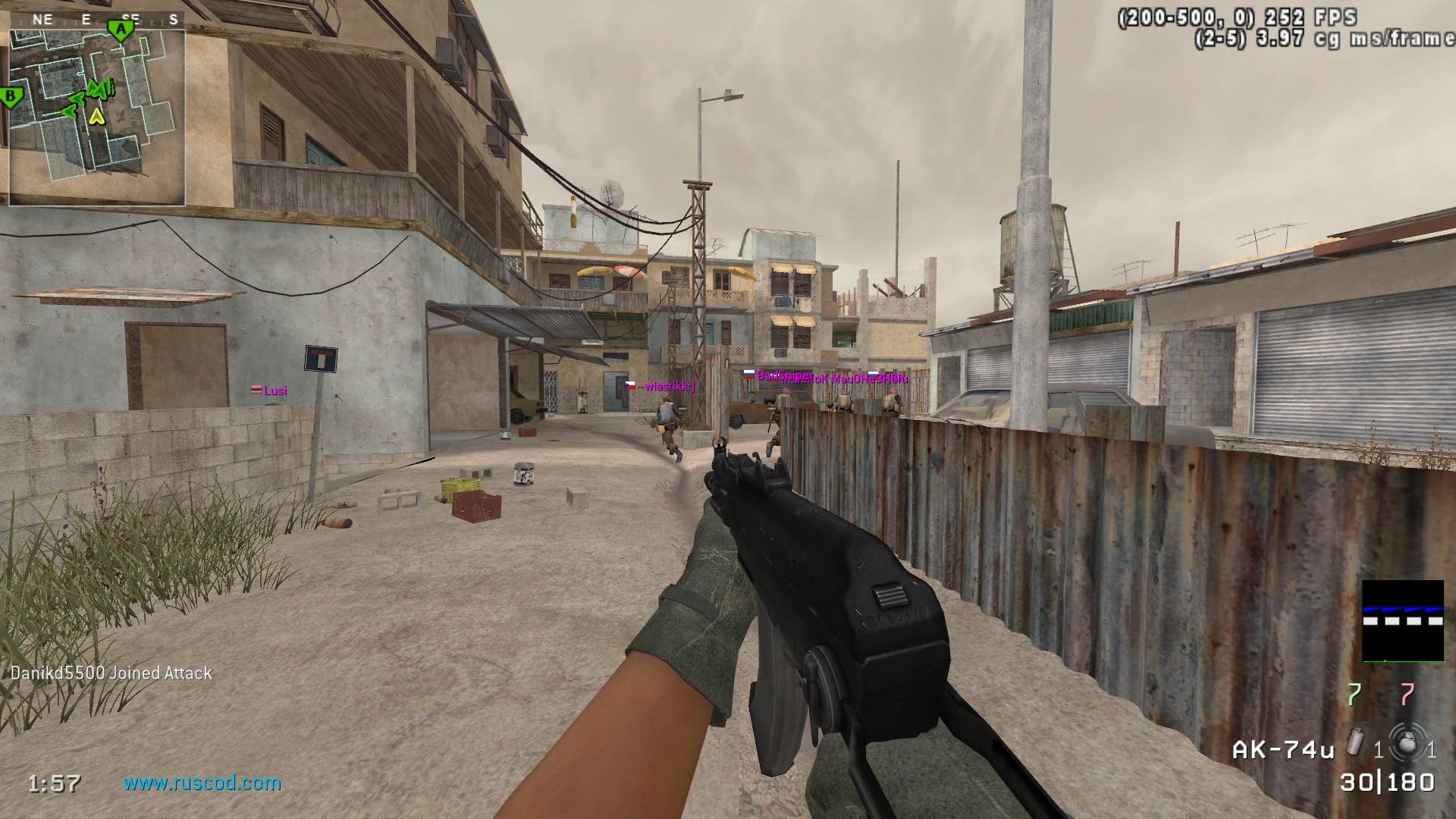Select the round frag grenade icon
Screen dimensions: 1456x819
pyautogui.click(x=1406, y=741)
